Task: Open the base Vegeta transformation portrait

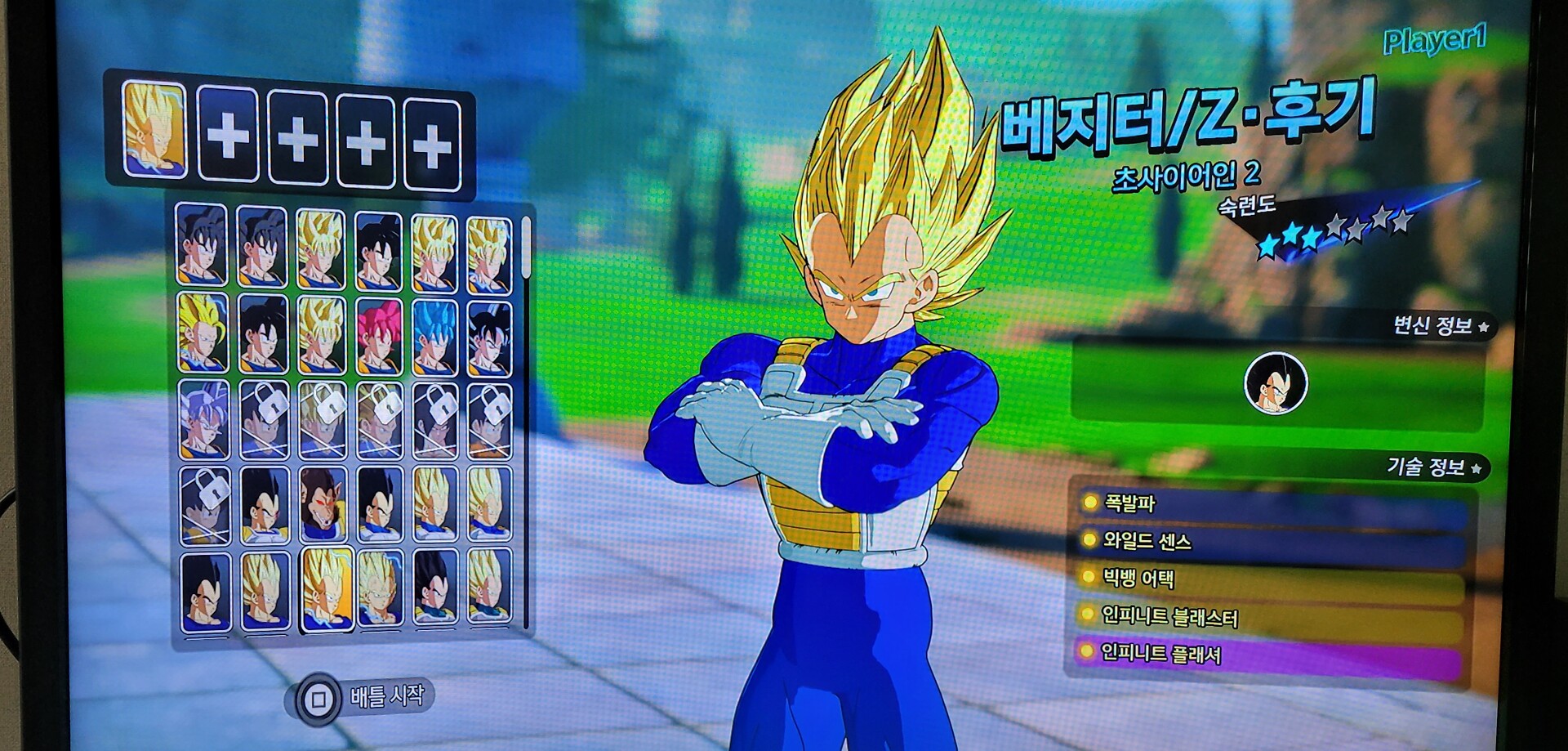Action: [x=1275, y=383]
